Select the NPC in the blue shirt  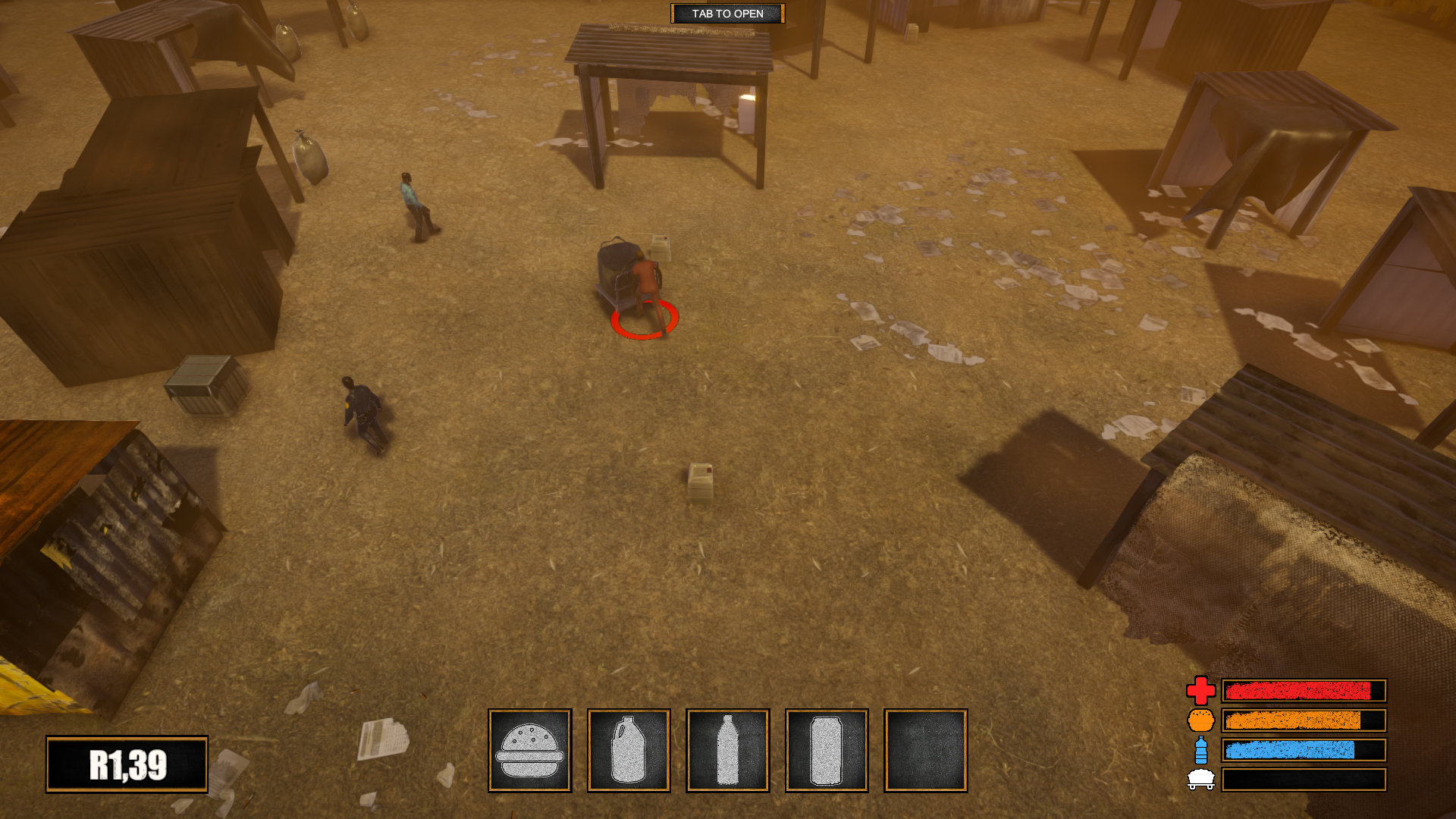413,205
